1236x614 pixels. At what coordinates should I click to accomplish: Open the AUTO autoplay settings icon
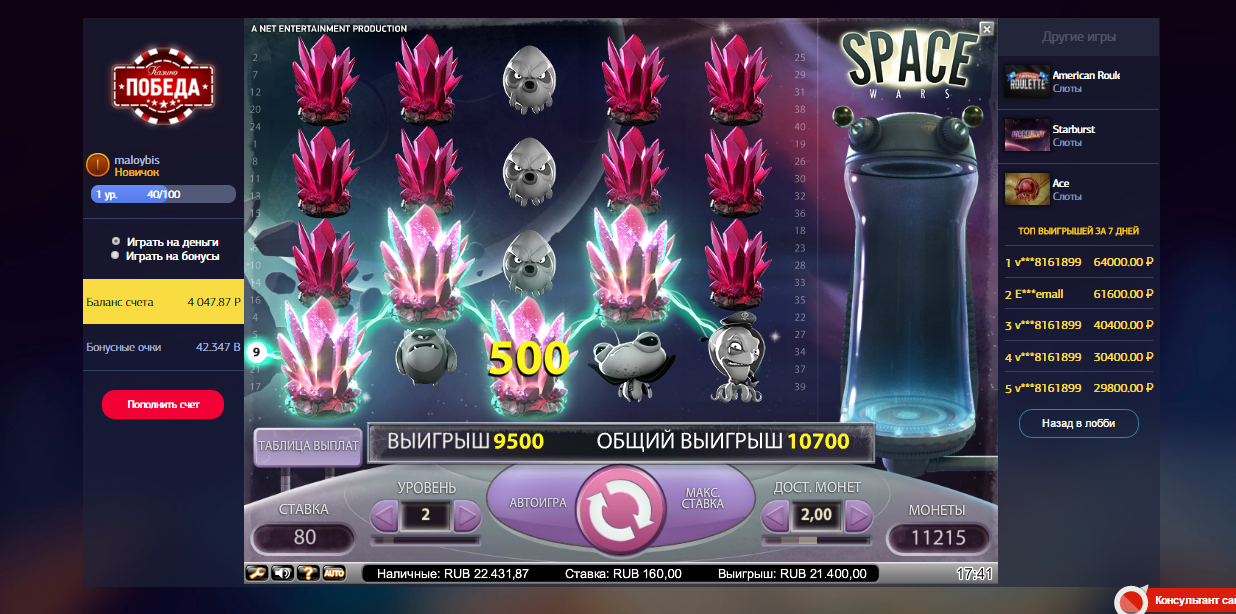pos(334,573)
